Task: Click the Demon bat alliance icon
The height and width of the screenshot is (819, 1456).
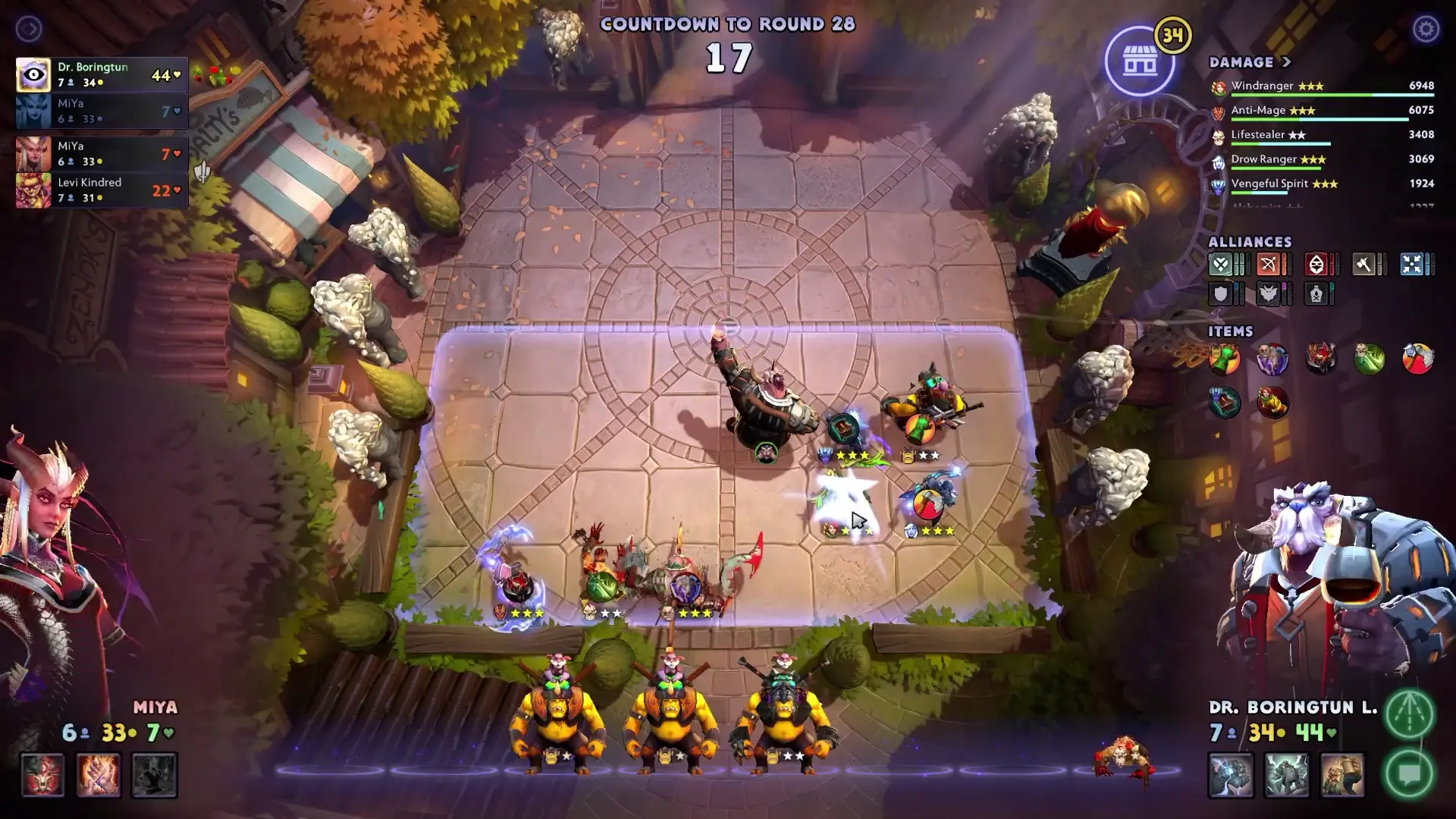Action: click(x=1269, y=294)
